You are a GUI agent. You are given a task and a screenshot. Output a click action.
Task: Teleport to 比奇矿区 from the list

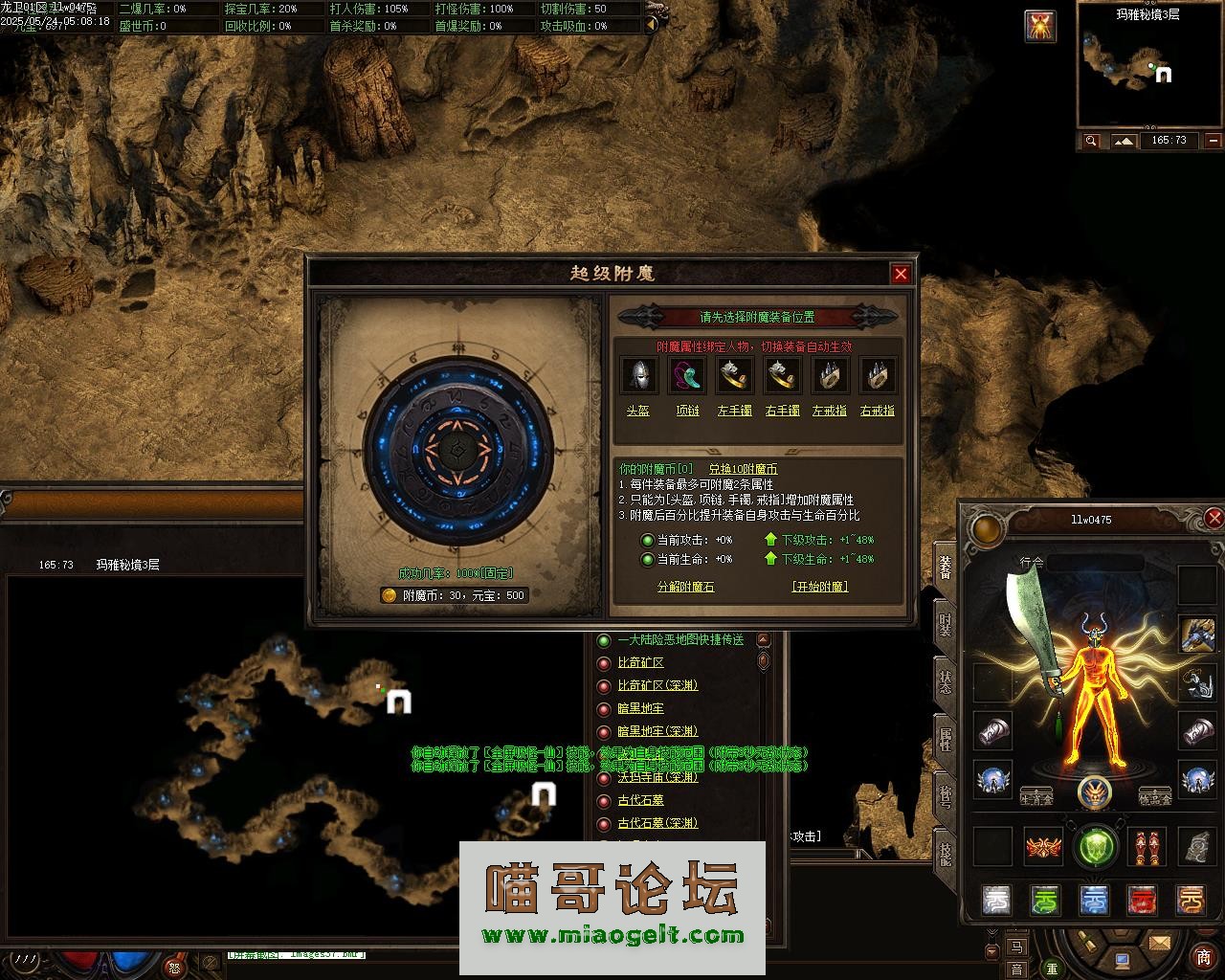tap(640, 662)
